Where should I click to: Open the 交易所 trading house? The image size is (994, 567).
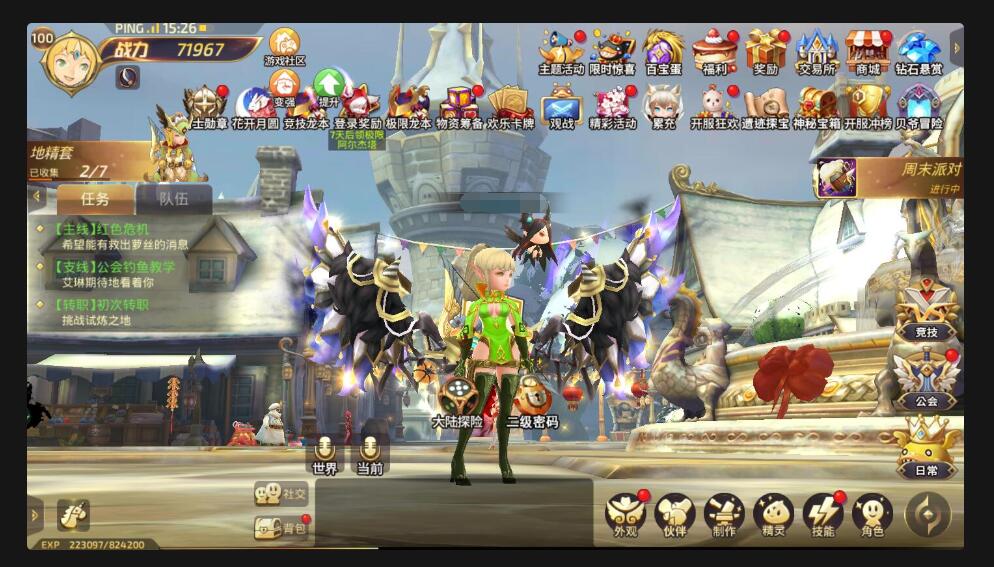coord(816,51)
